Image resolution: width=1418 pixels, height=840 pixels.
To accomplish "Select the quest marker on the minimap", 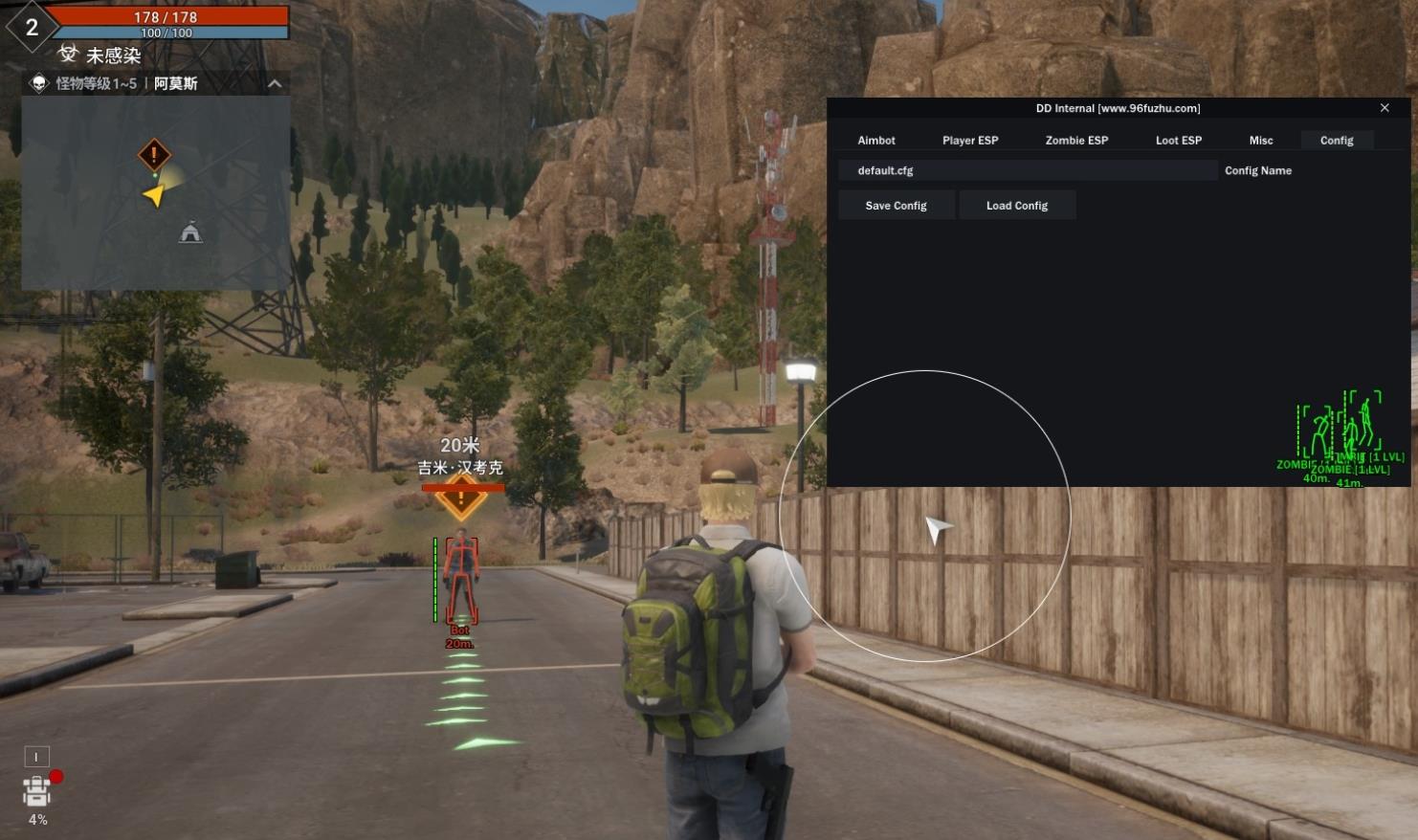I will click(x=154, y=154).
